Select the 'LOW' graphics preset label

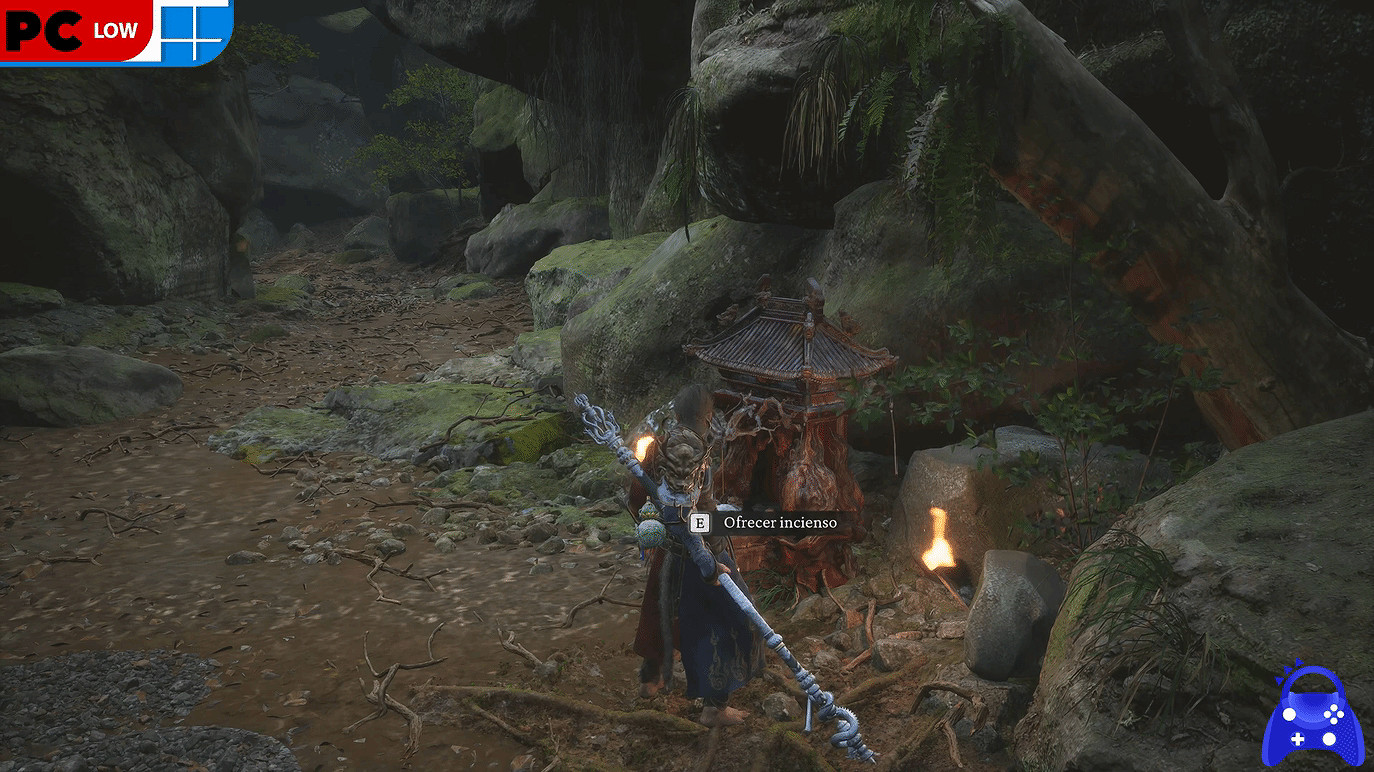[113, 30]
